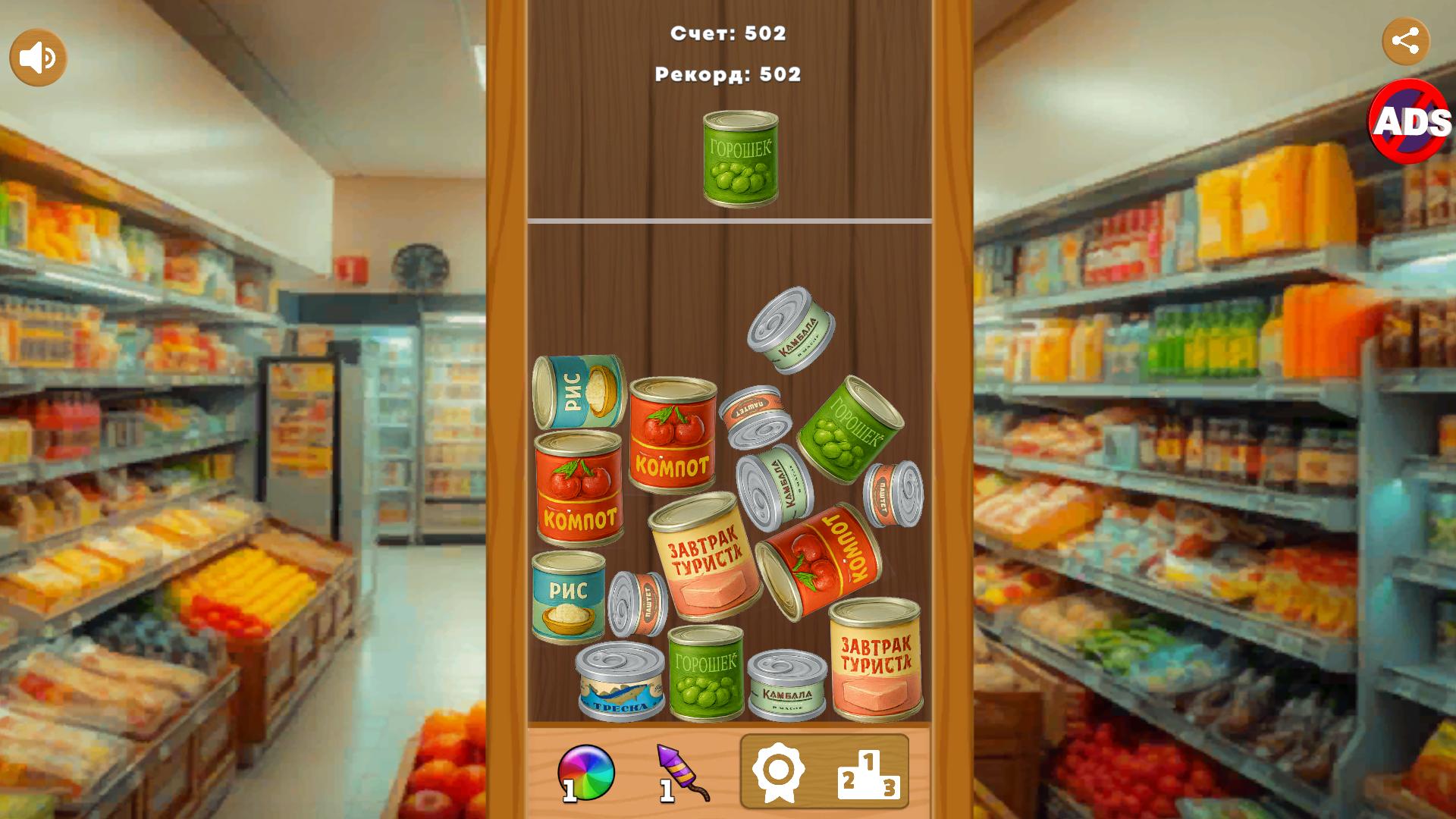The image size is (1456, 819).
Task: Select the ГОРОШЕК can above the divider line
Action: click(739, 157)
